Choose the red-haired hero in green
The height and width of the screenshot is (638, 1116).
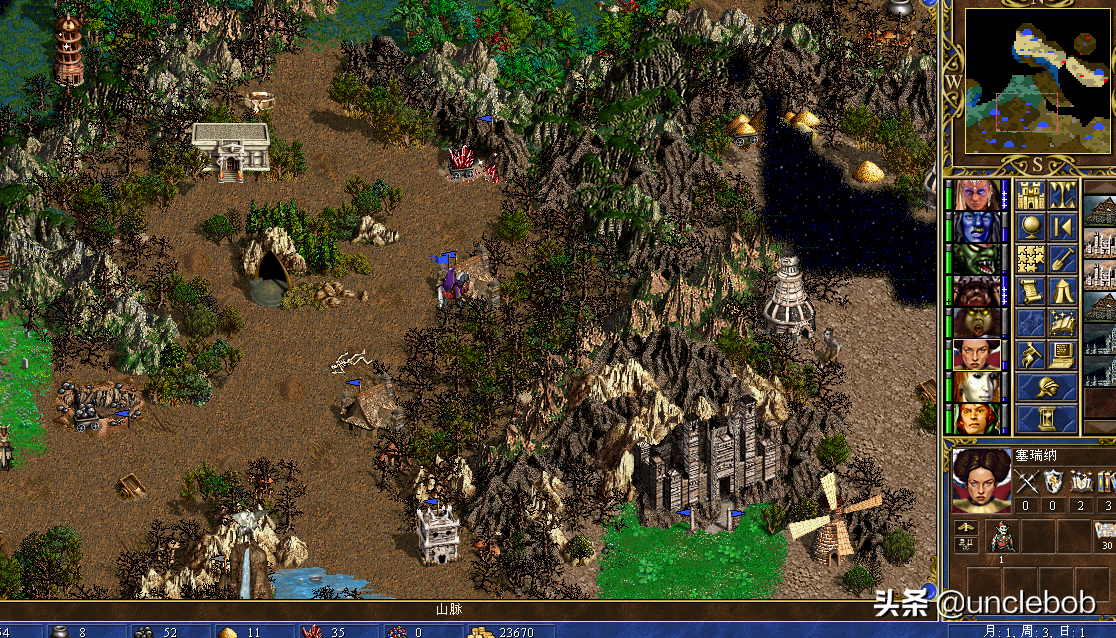click(x=973, y=418)
